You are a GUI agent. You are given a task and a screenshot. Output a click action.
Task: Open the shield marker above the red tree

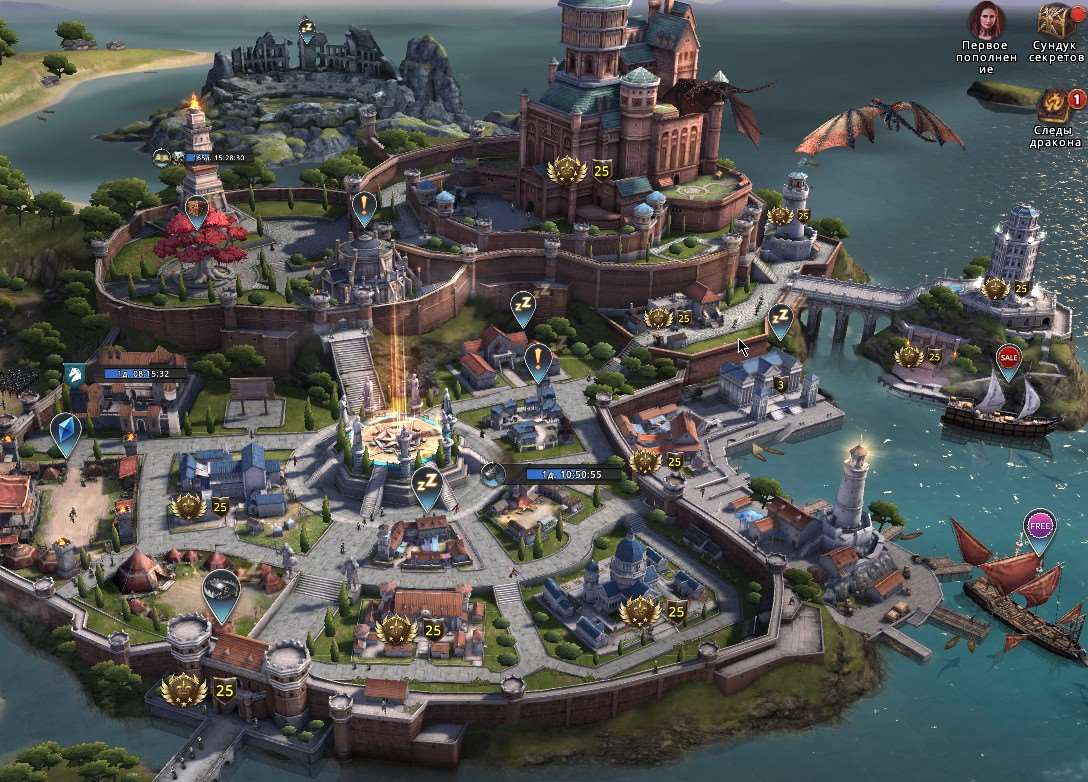pos(196,210)
